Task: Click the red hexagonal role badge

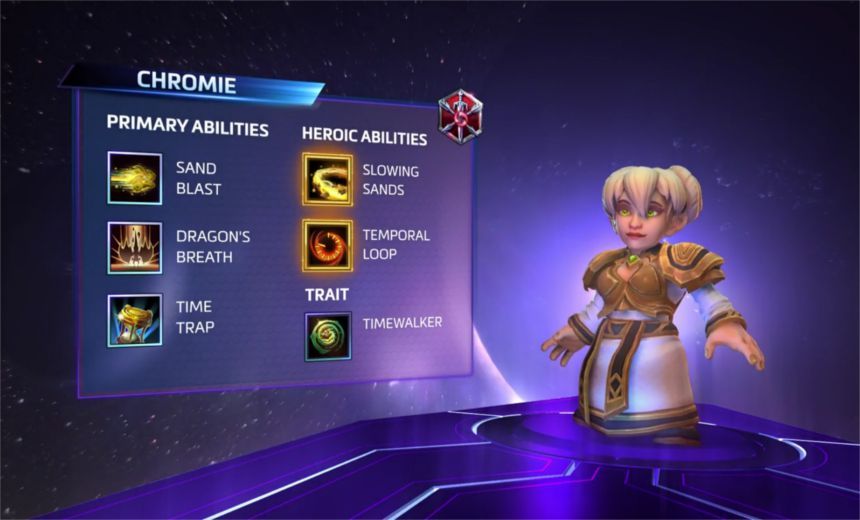Action: coord(460,116)
